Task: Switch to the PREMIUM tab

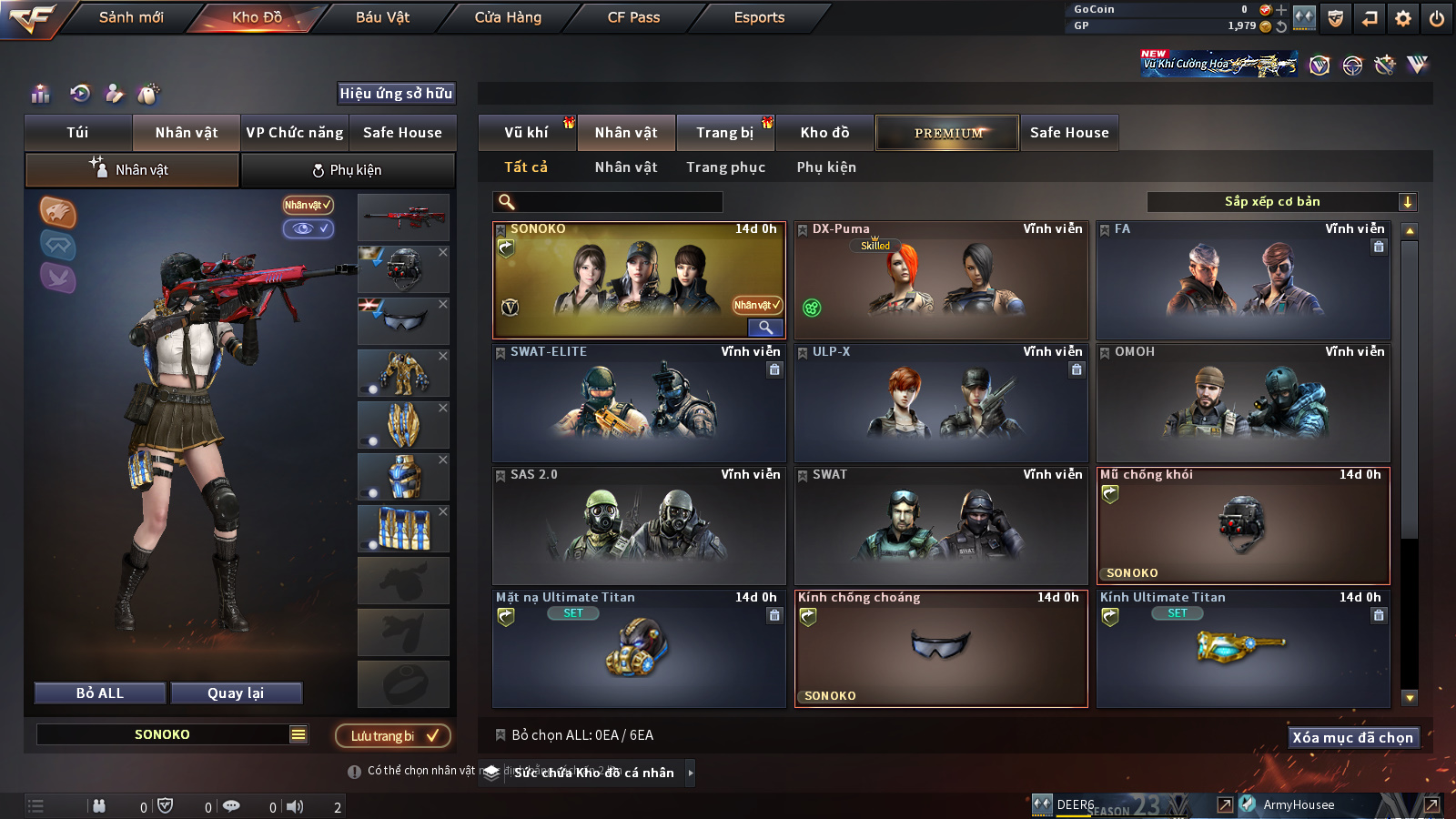Action: point(947,133)
